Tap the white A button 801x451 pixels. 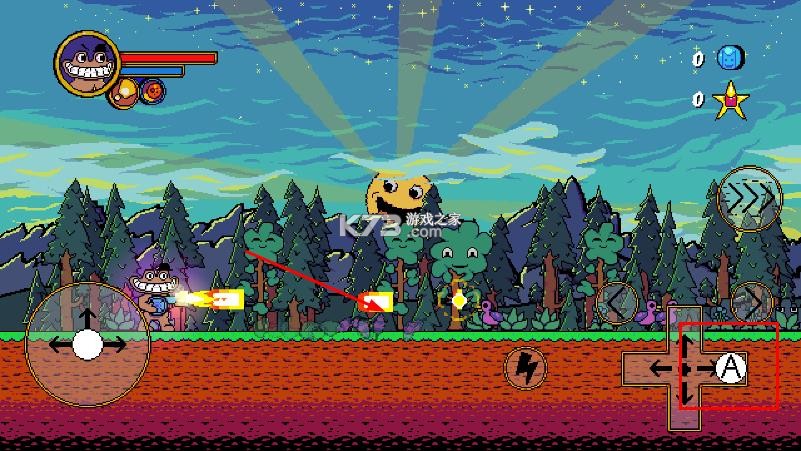point(733,369)
